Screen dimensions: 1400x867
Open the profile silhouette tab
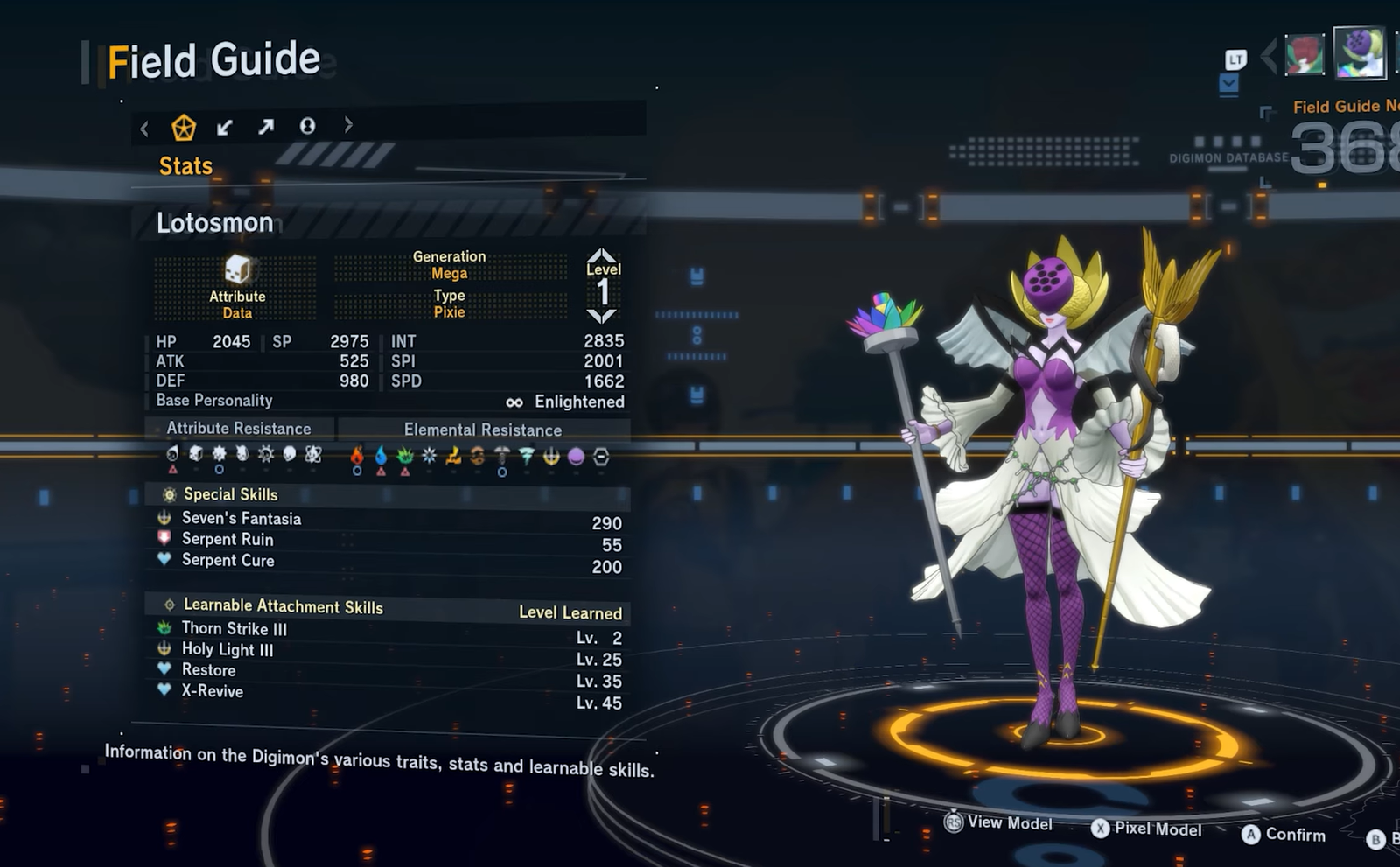tap(307, 127)
